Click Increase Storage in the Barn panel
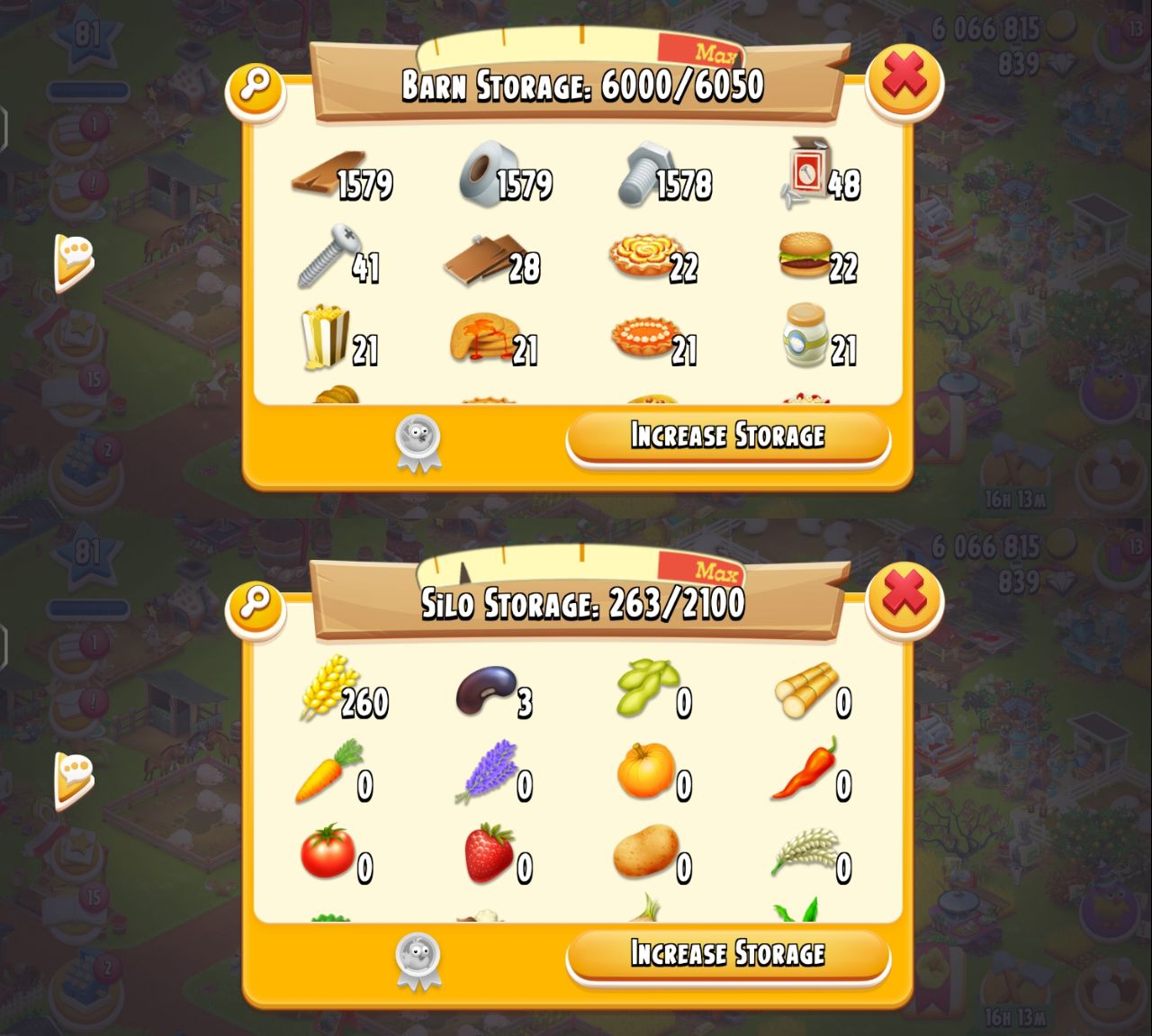This screenshot has height=1036, width=1152. 727,437
